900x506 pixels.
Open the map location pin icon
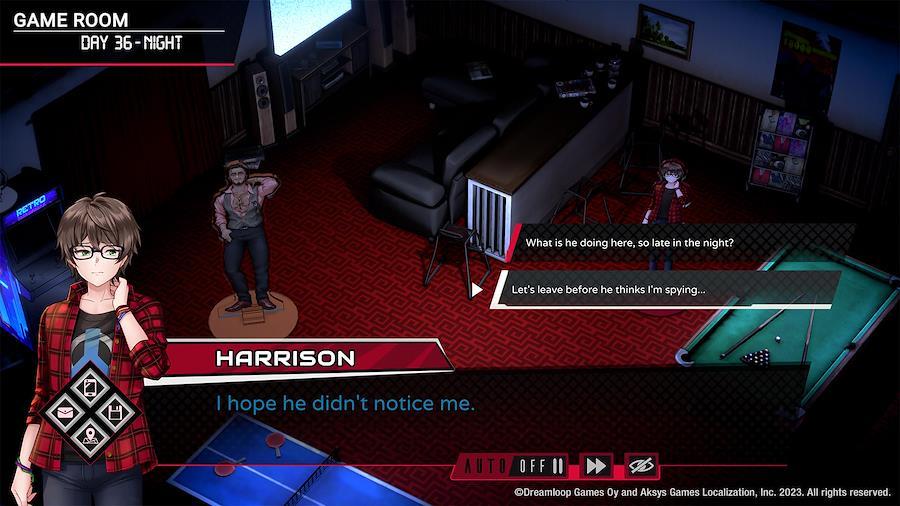[x=90, y=436]
